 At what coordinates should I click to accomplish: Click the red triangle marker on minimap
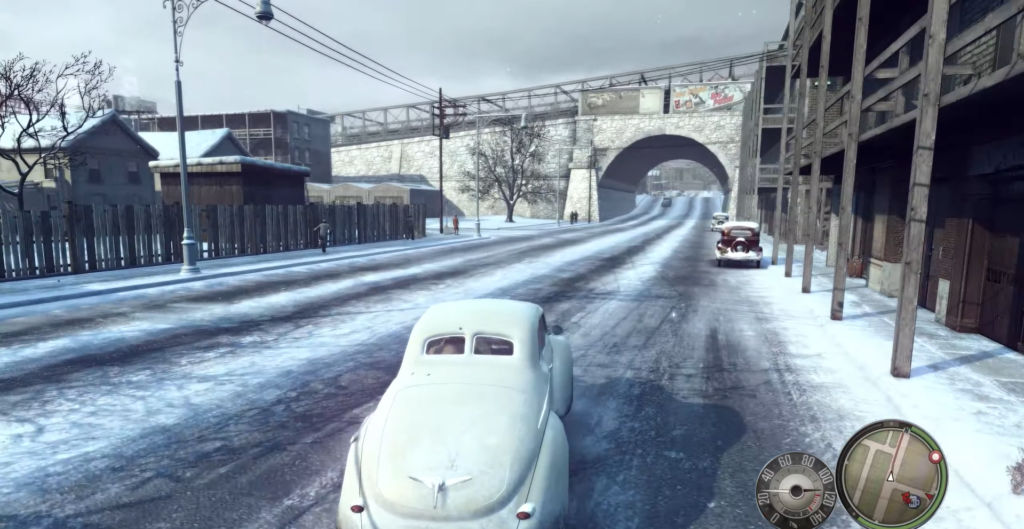click(929, 496)
